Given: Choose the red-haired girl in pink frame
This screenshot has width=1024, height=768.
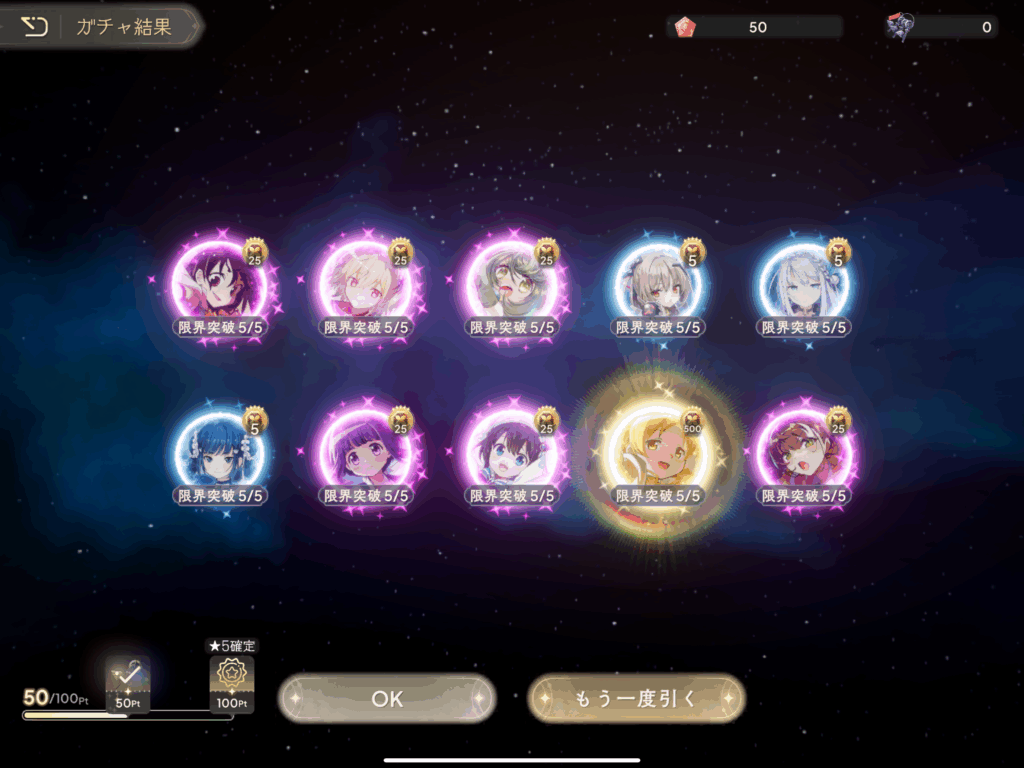Looking at the screenshot, I should 804,451.
